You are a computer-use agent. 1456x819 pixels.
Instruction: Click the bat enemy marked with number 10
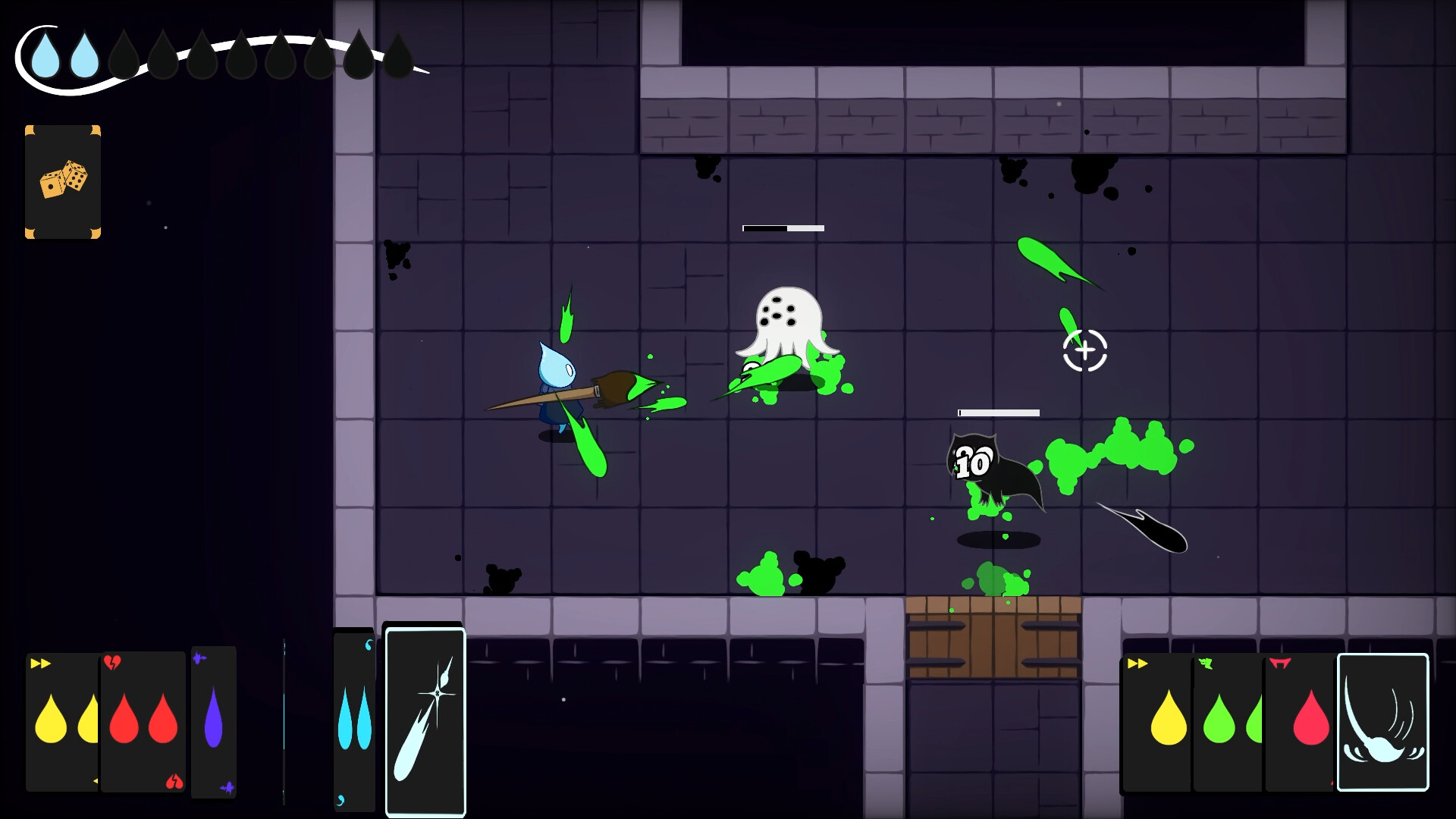click(982, 466)
